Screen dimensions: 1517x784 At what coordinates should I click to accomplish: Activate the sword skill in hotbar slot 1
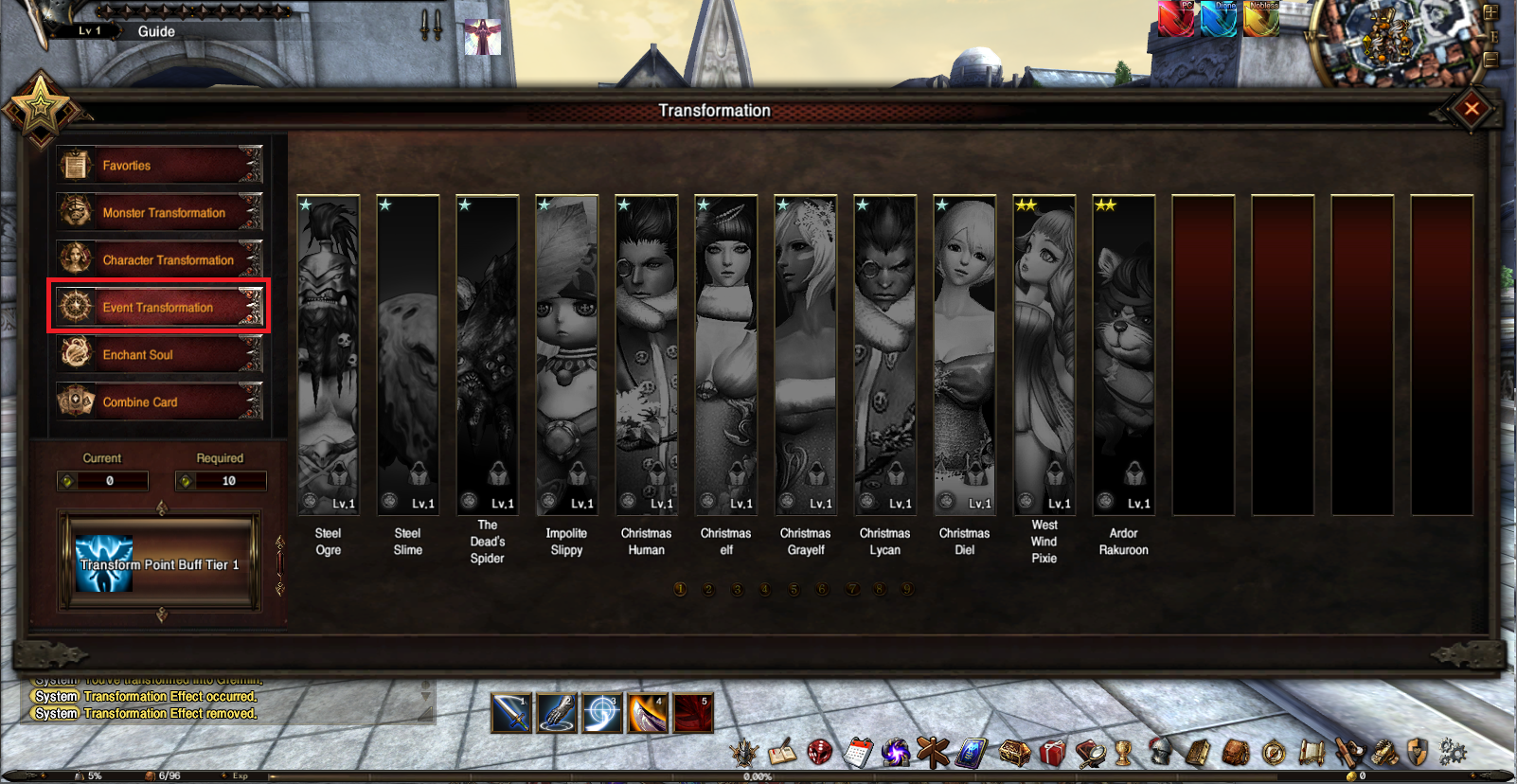[x=511, y=713]
